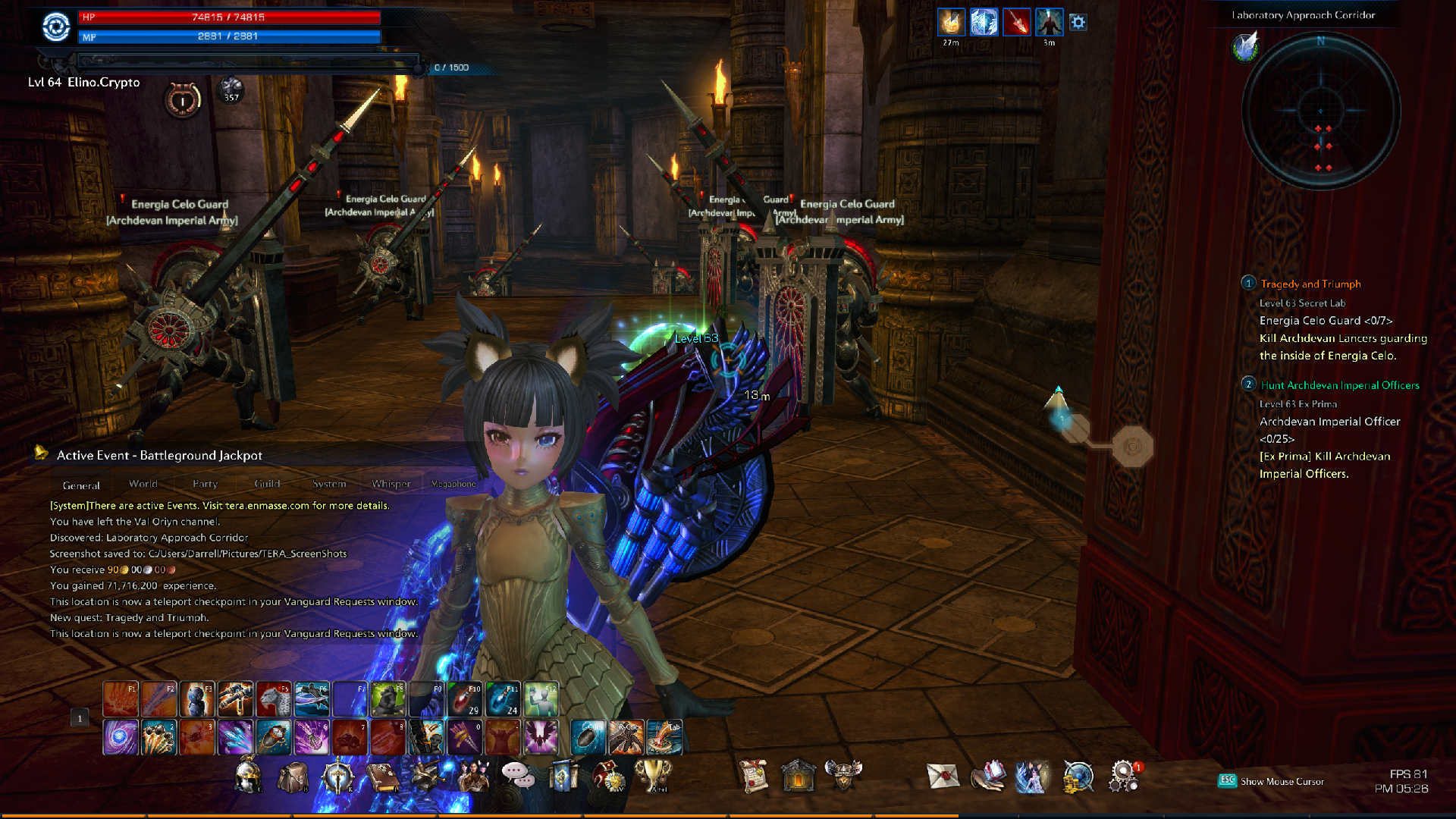Click the buff bar gear settings button

pos(1078,23)
